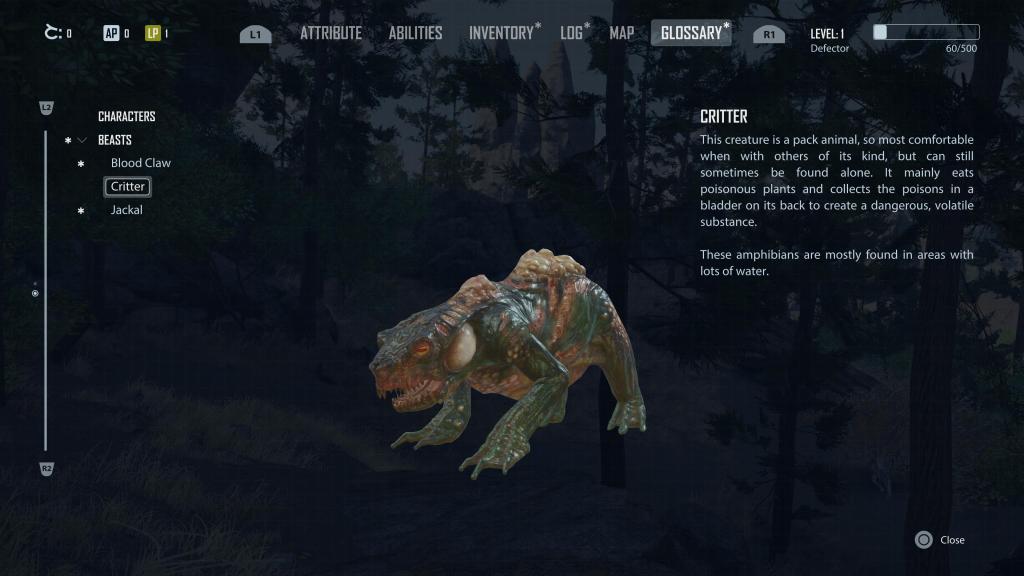Collapse the Beasts category
1024x576 pixels.
[x=82, y=140]
